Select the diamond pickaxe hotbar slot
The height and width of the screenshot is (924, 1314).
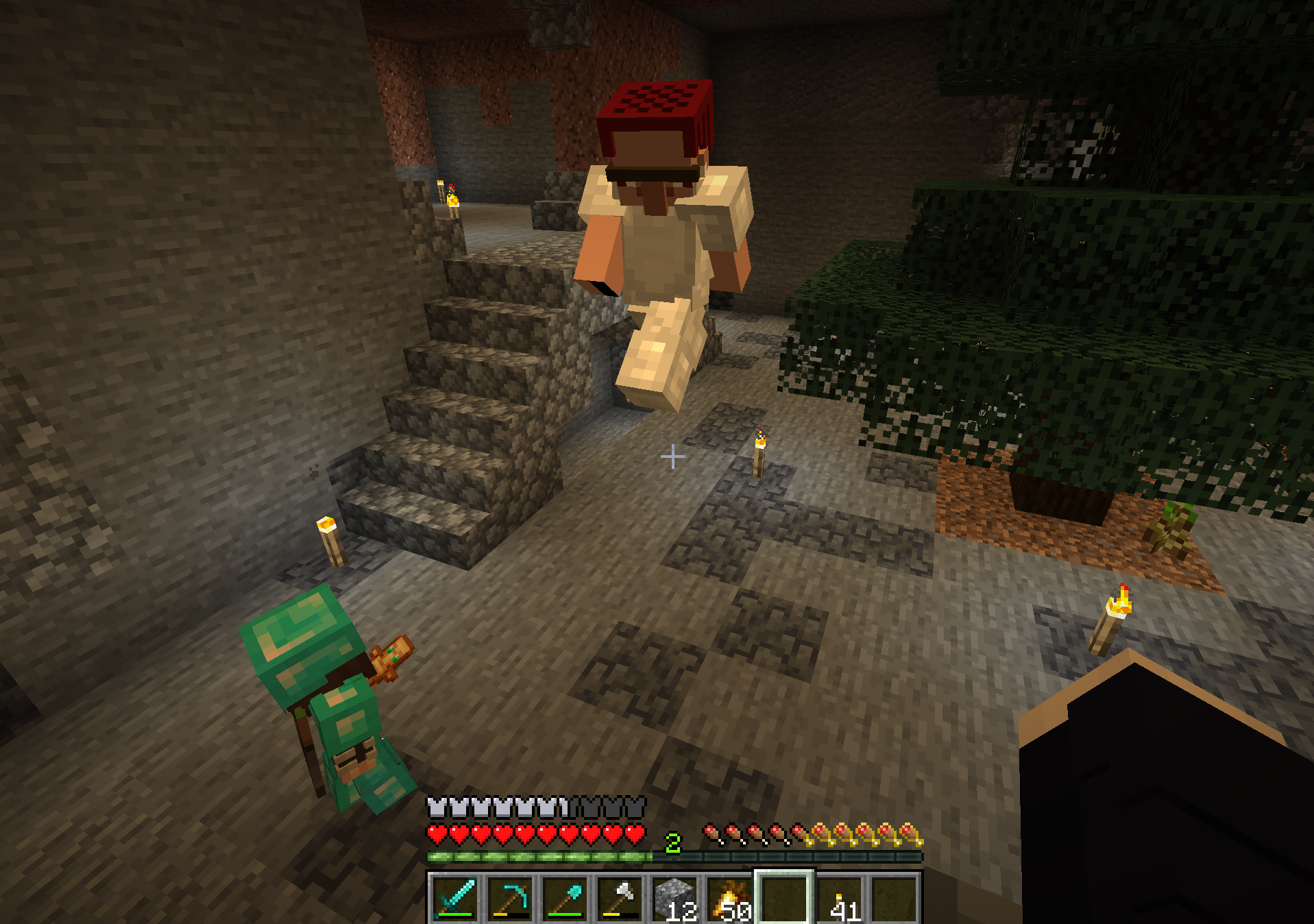(x=510, y=898)
